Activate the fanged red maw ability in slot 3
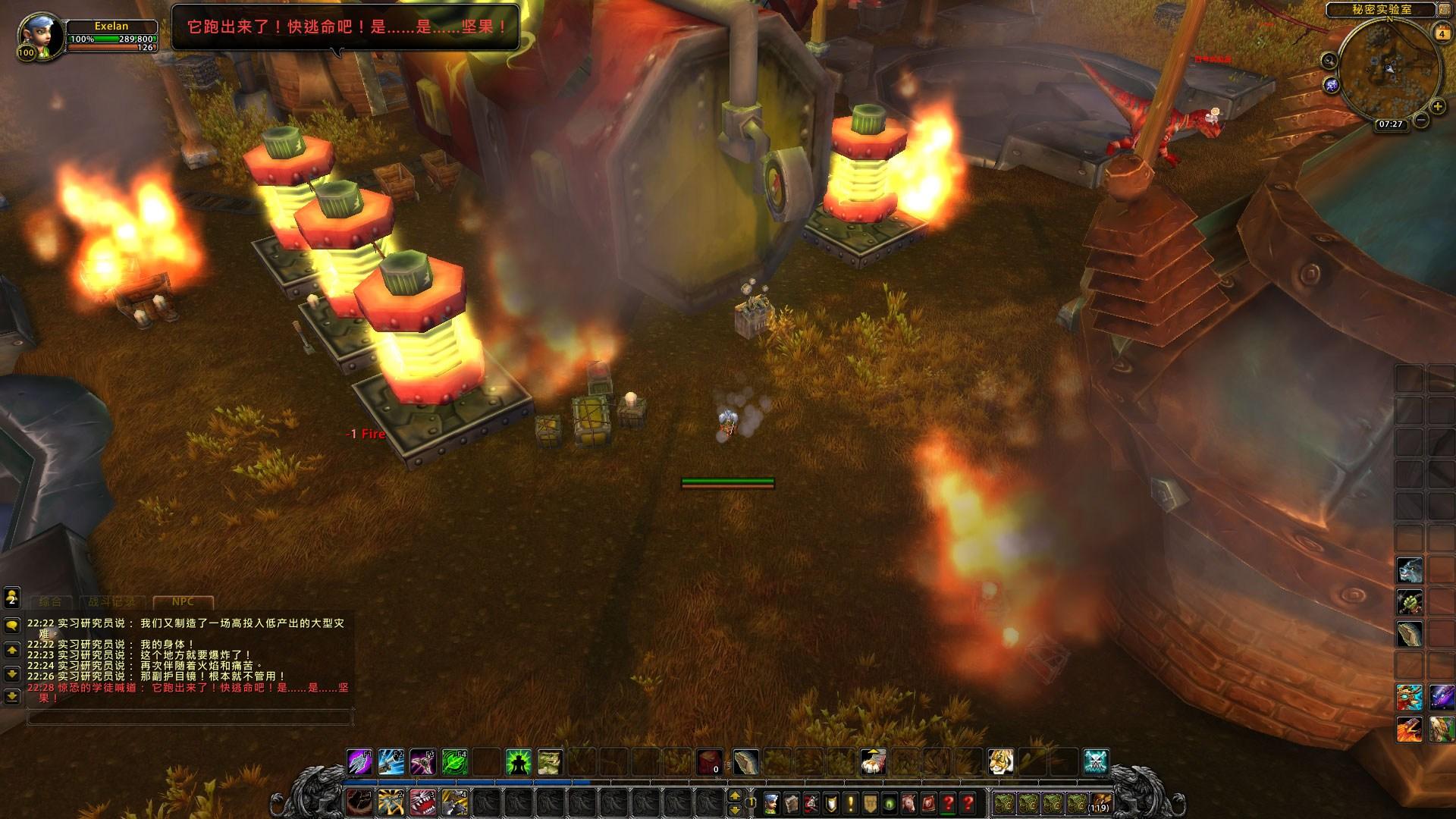This screenshot has height=819, width=1456. (x=422, y=802)
